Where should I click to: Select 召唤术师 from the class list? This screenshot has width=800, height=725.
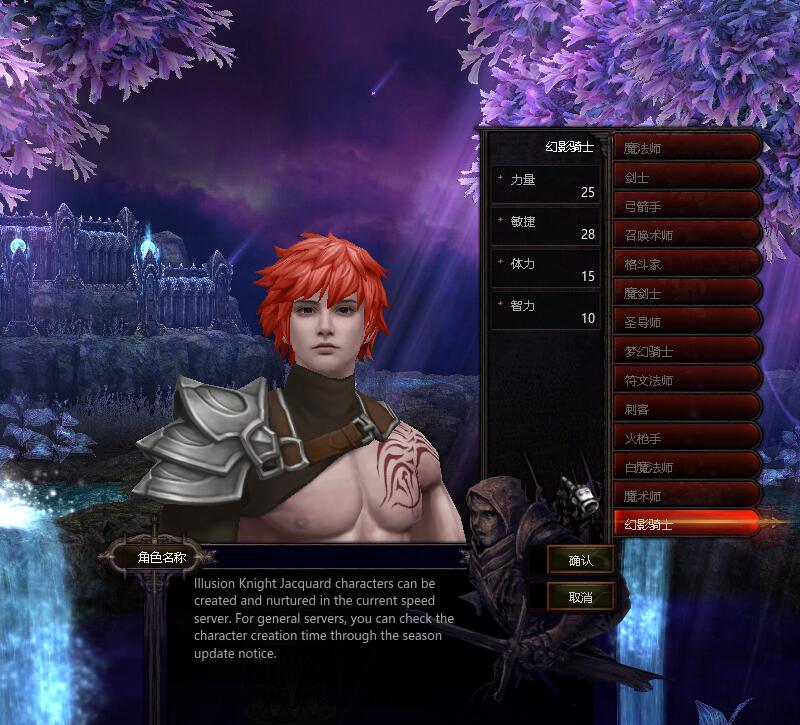coord(686,235)
